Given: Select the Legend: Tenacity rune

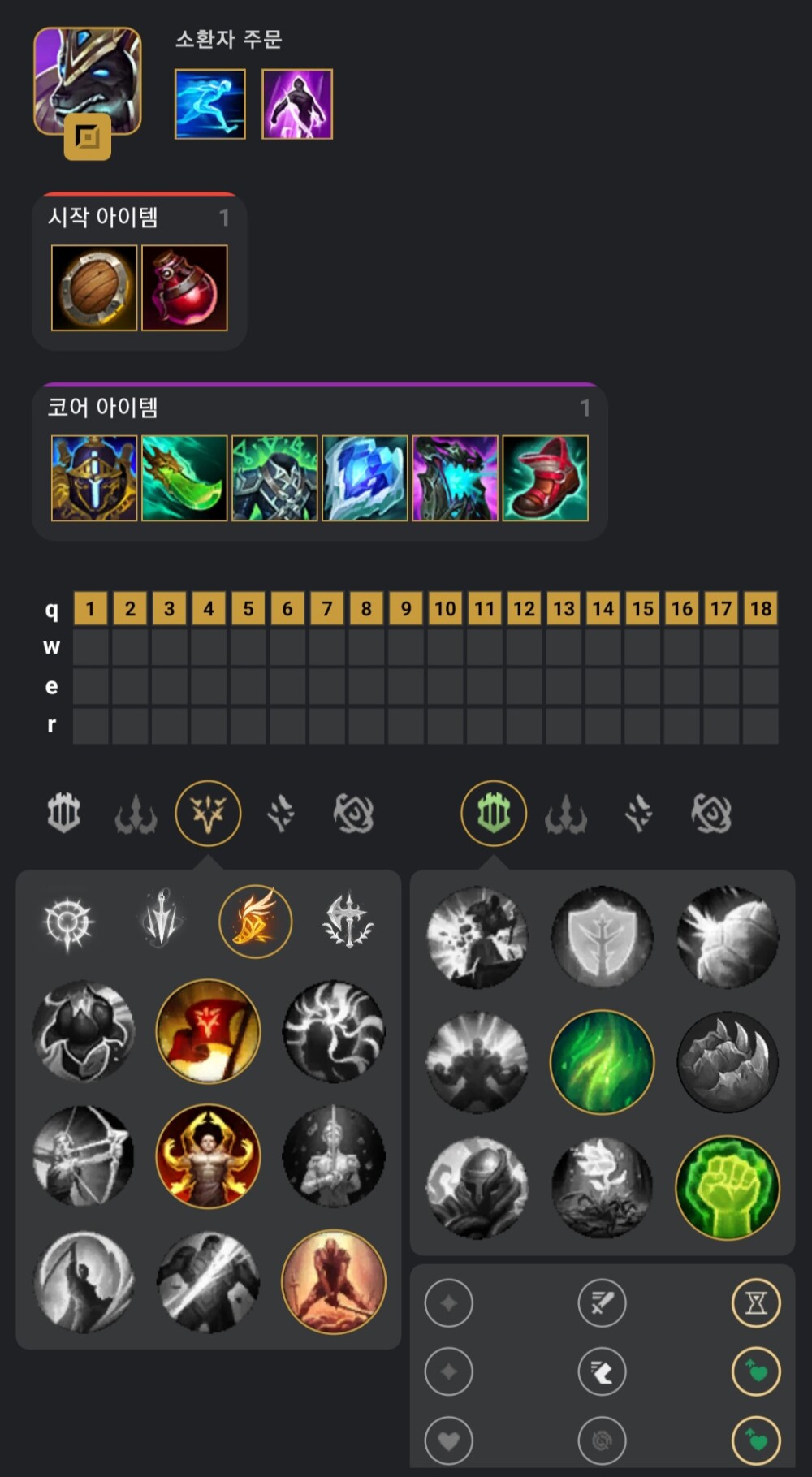Looking at the screenshot, I should 208,1156.
